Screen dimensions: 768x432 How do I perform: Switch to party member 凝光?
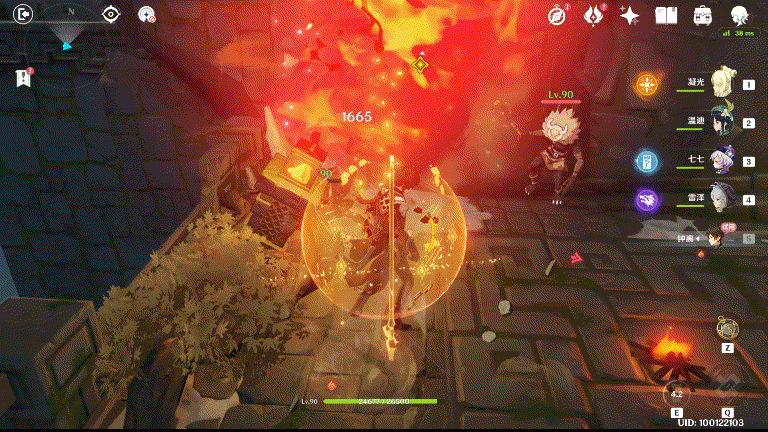(x=718, y=85)
